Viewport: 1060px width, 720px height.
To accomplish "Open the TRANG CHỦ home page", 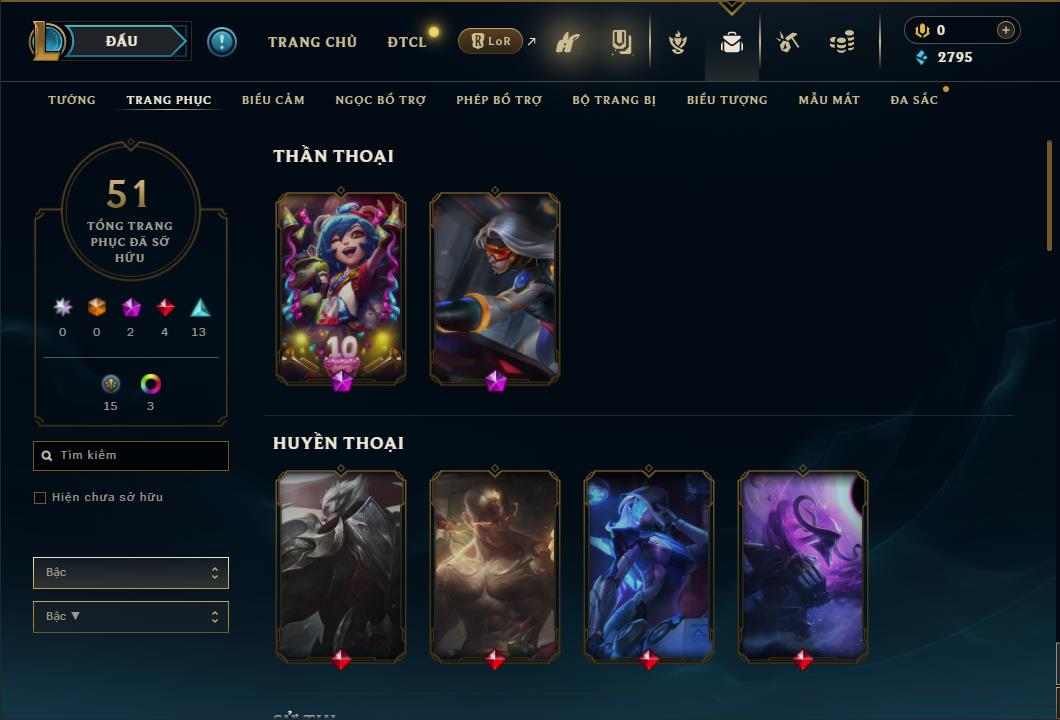I will tap(312, 42).
